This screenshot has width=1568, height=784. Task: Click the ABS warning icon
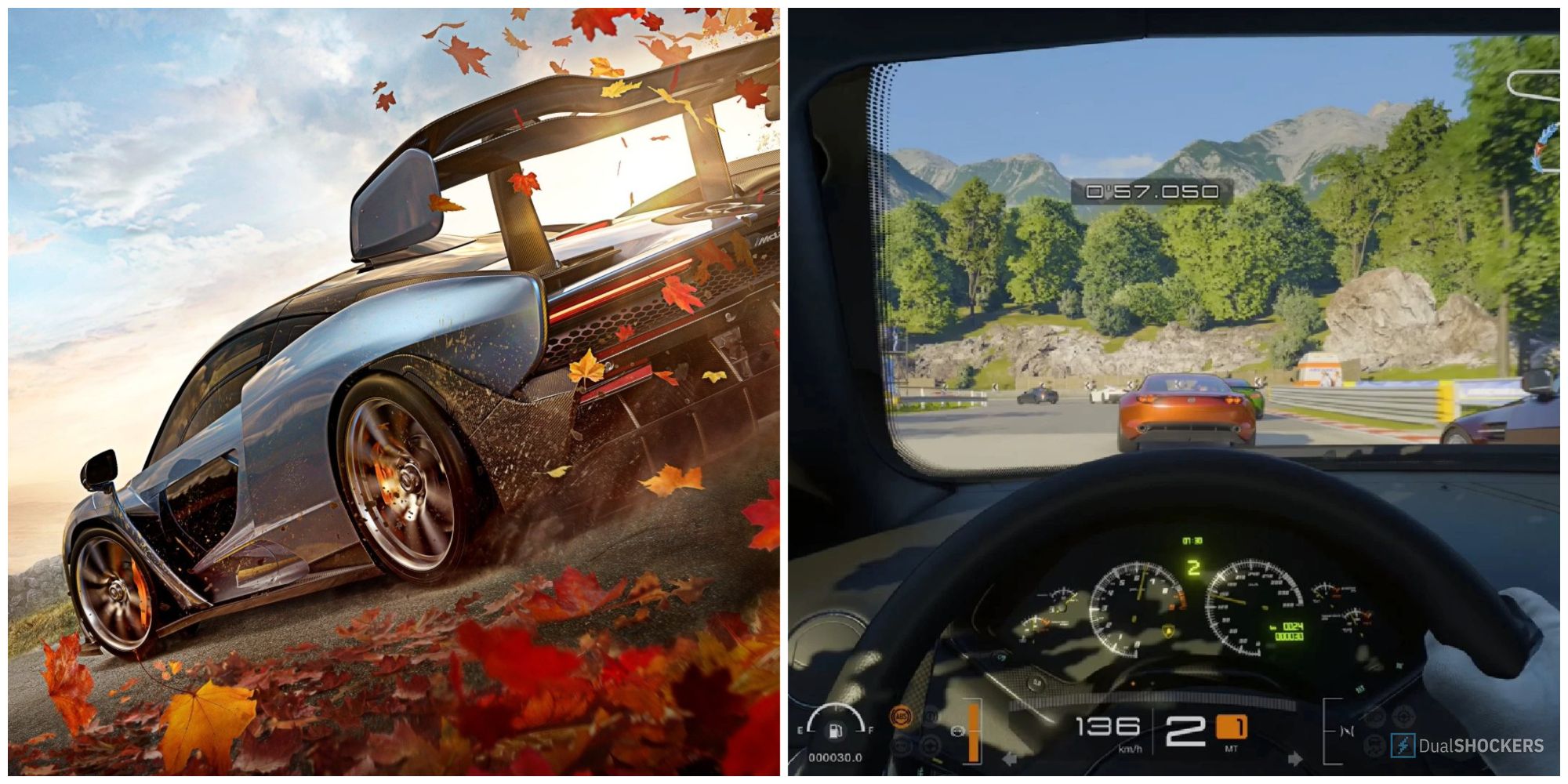coord(902,717)
